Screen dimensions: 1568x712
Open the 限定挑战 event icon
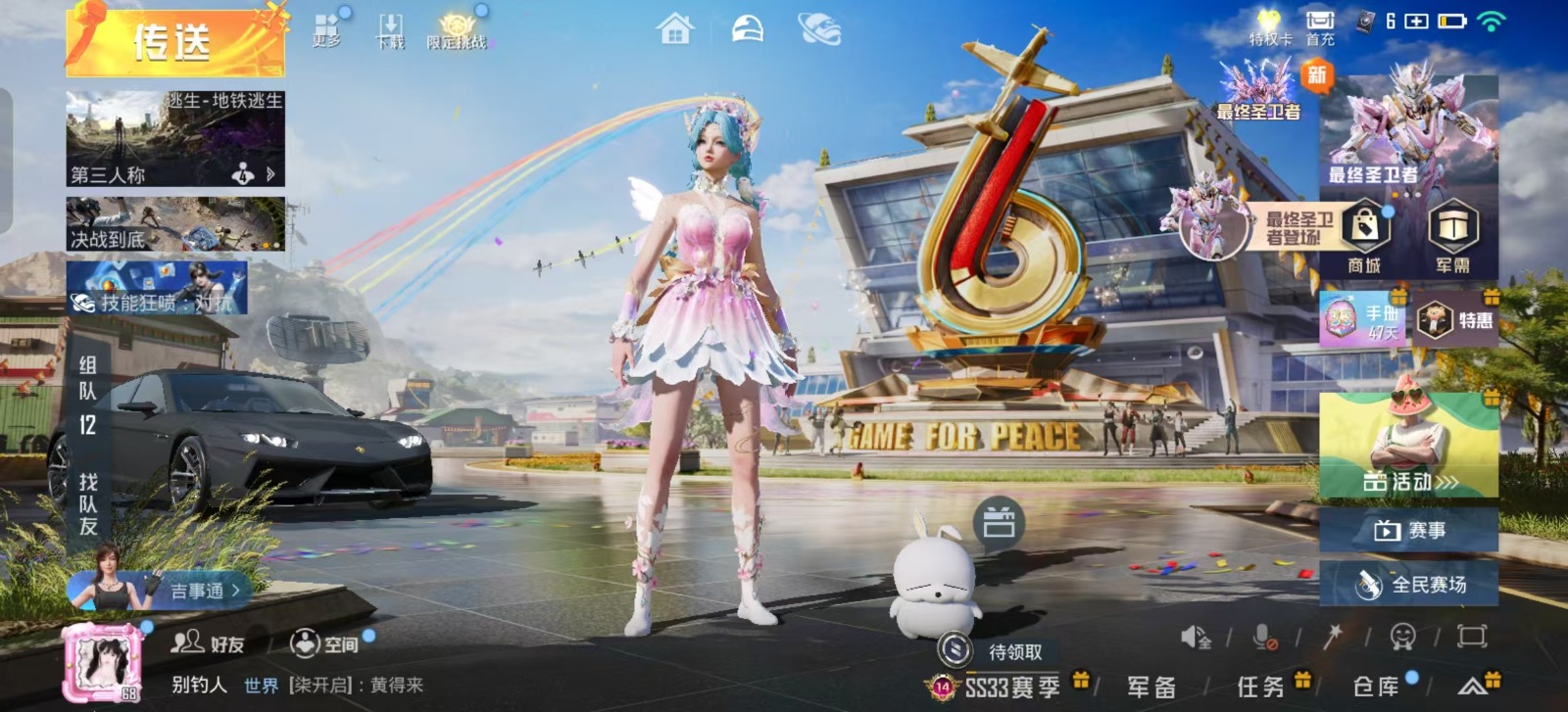click(x=457, y=31)
